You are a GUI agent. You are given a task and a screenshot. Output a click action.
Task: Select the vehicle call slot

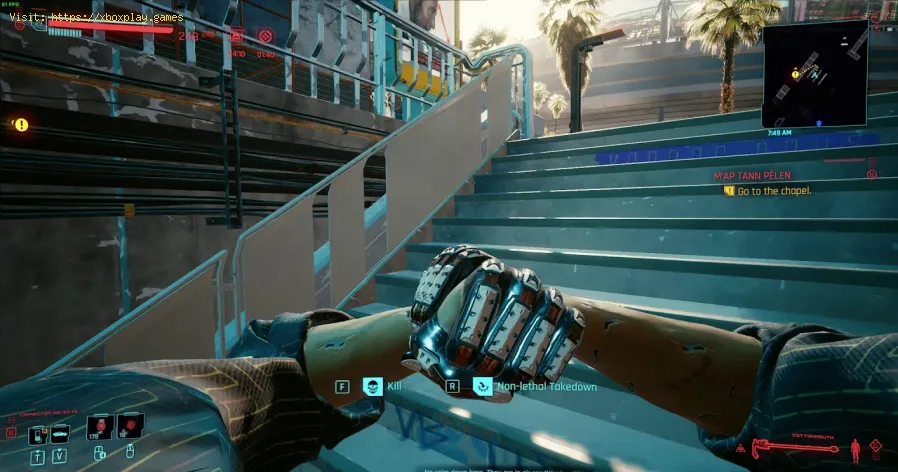tap(60, 432)
